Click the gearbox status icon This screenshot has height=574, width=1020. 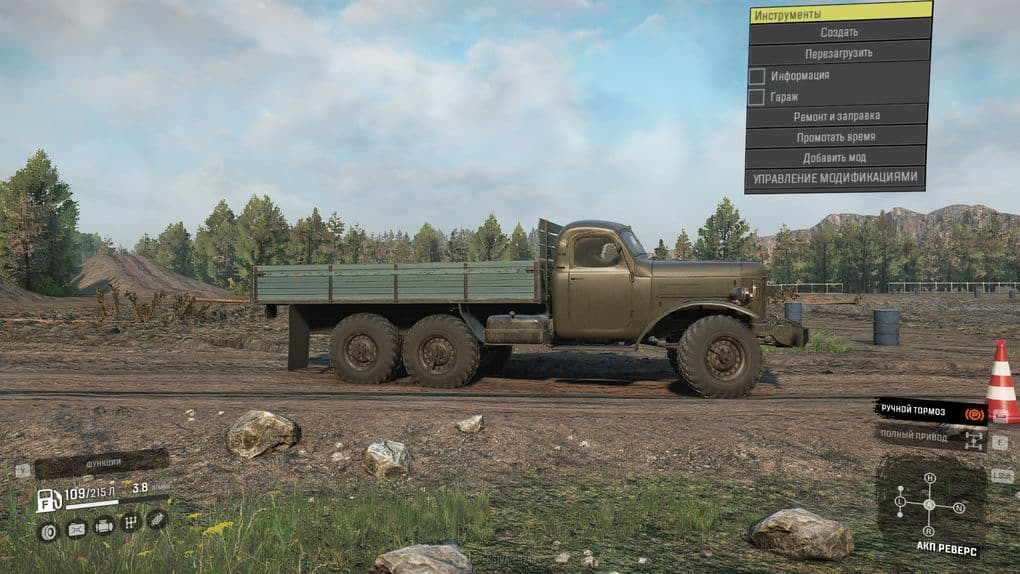click(x=129, y=522)
